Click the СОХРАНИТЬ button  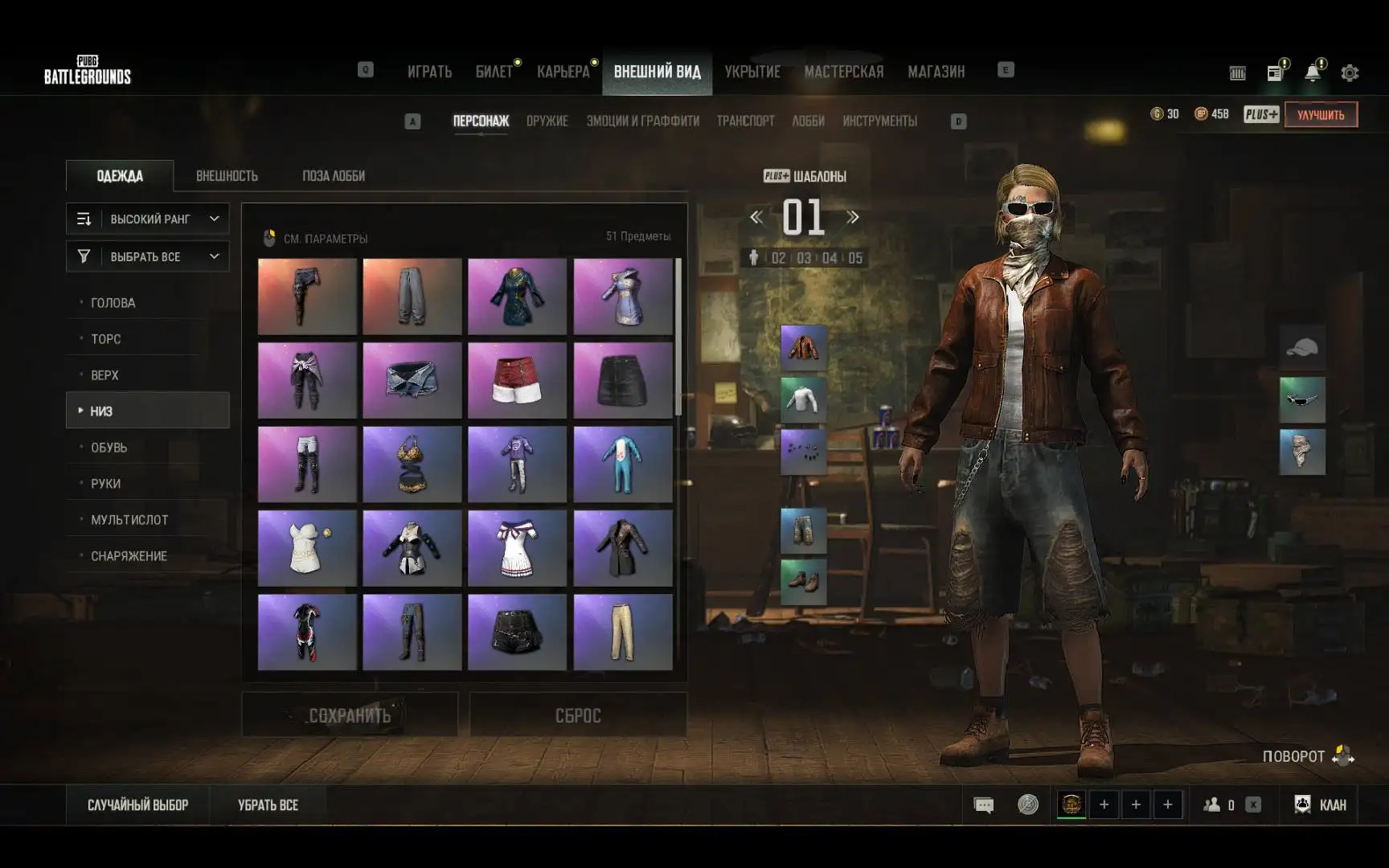coord(350,714)
